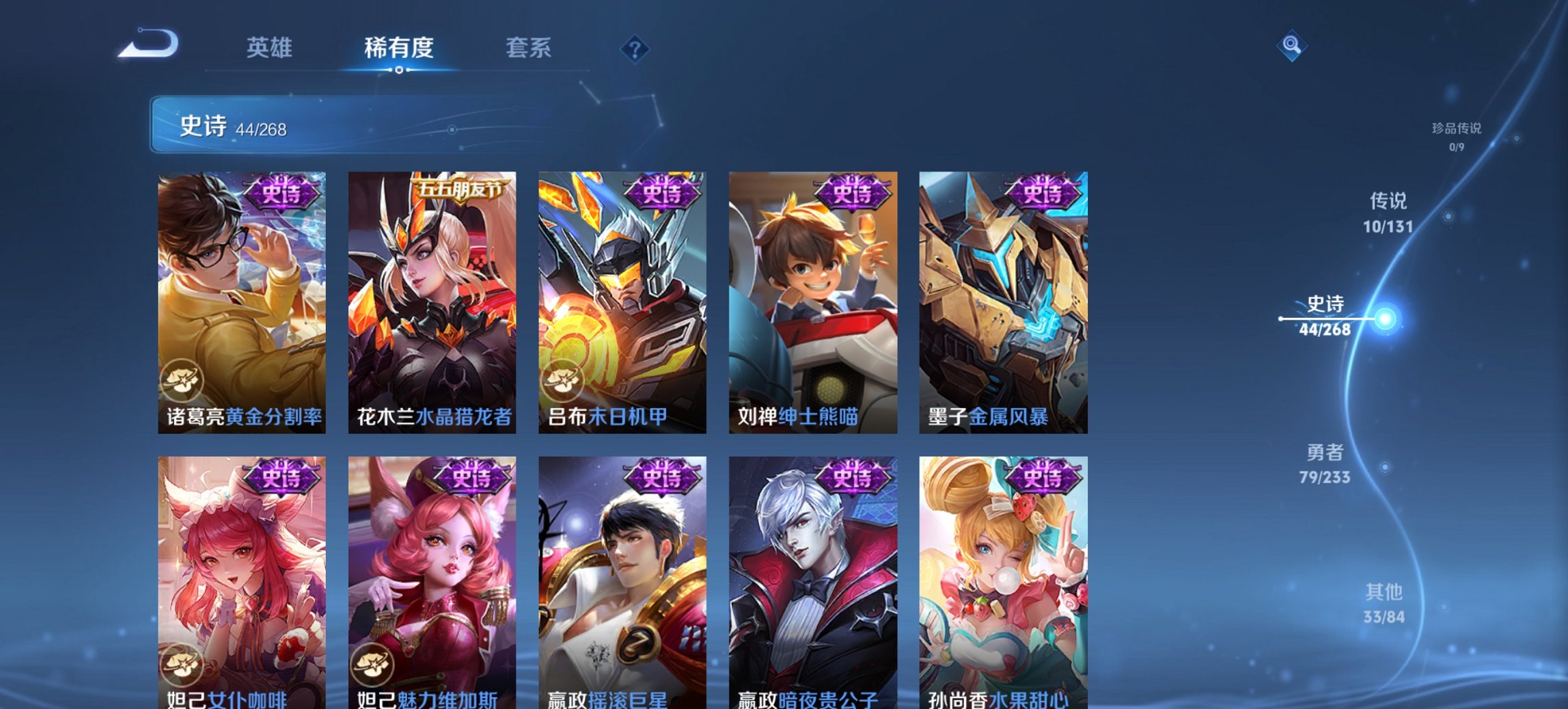Click the question mark help icon
The height and width of the screenshot is (709, 1568).
(635, 48)
